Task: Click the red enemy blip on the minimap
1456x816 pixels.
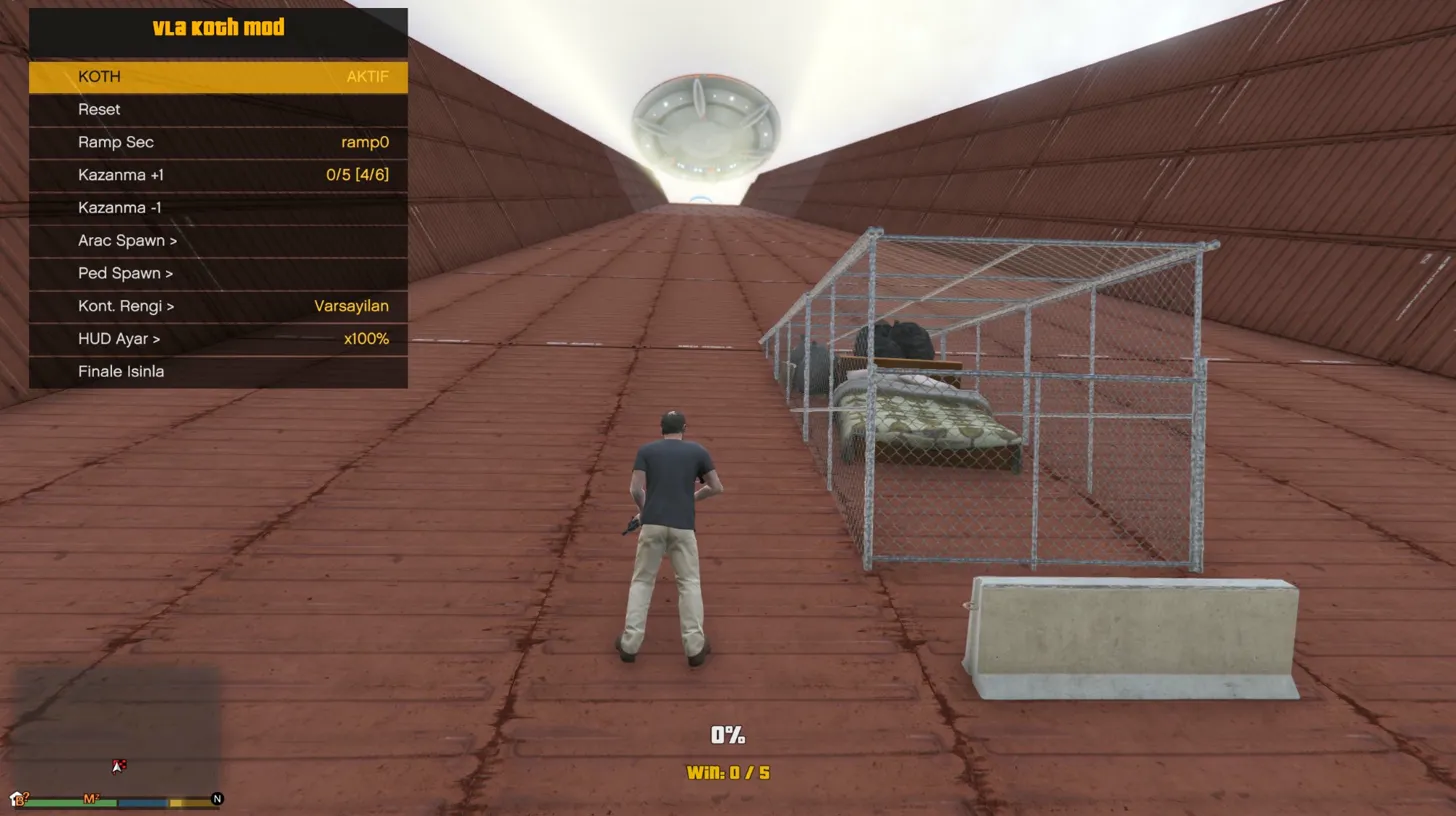Action: point(122,763)
